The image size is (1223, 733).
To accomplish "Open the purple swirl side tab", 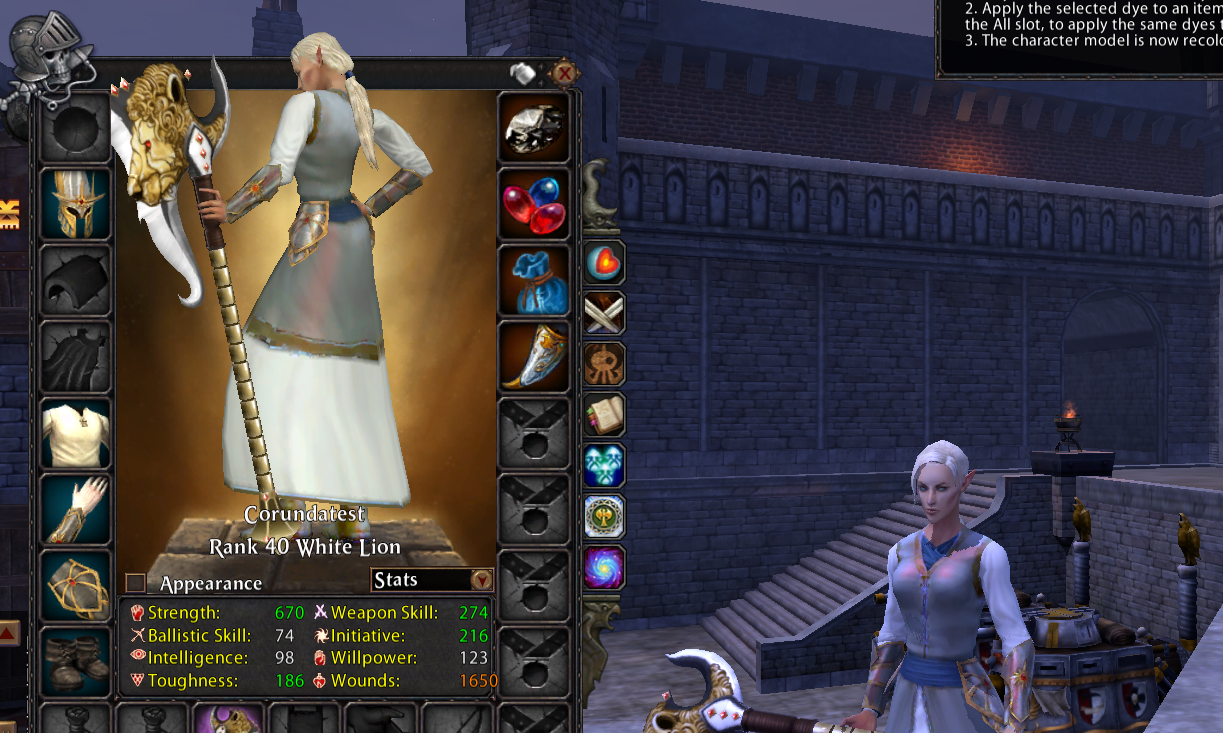I will coord(604,567).
